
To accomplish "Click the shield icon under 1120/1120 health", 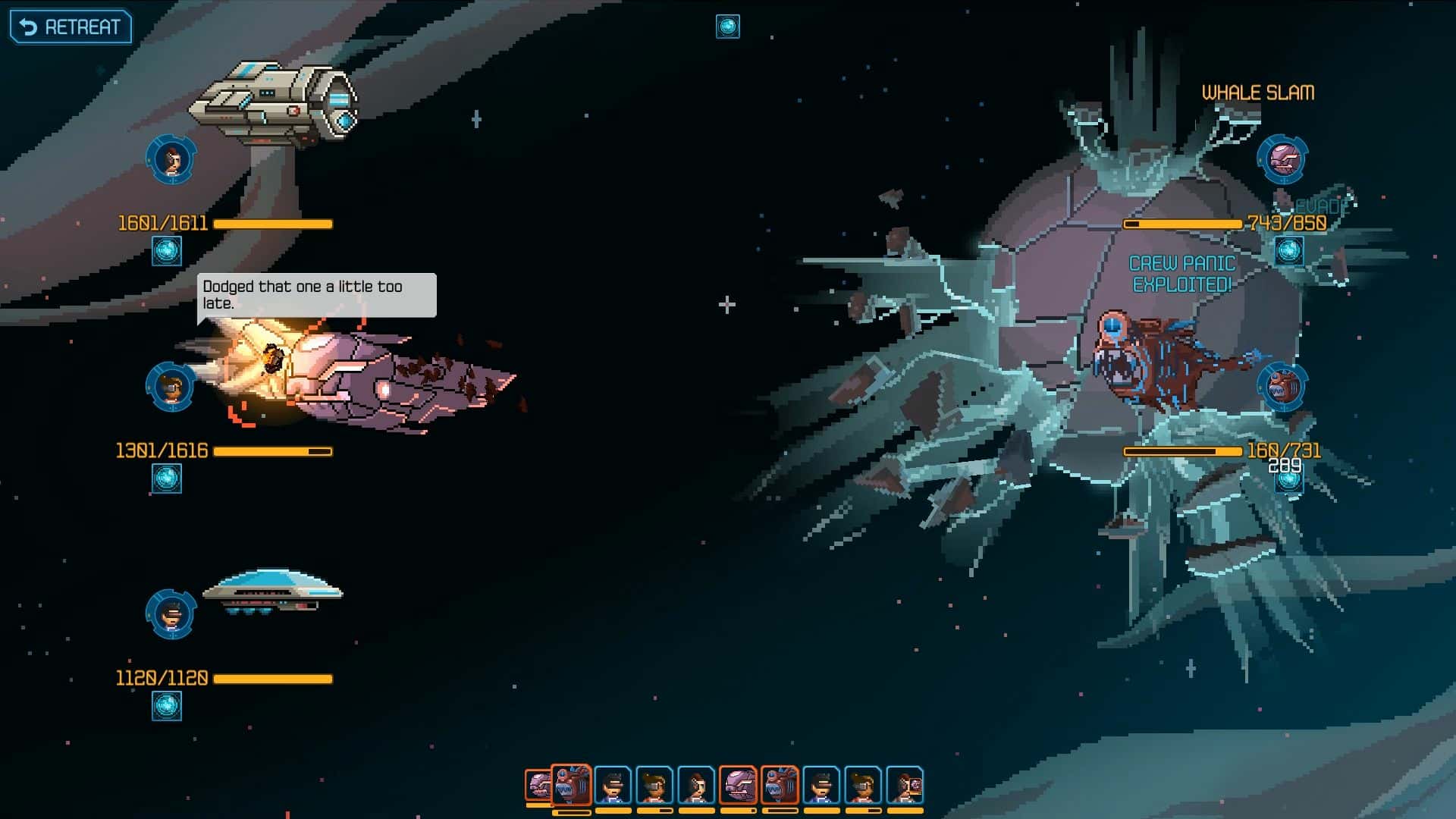I will [167, 706].
